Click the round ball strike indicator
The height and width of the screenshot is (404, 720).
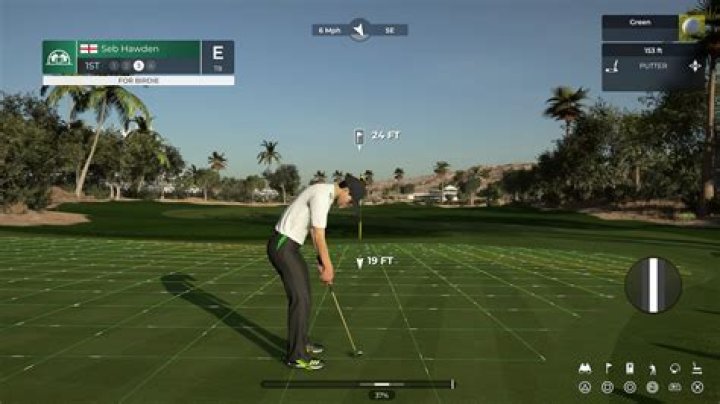[x=653, y=285]
